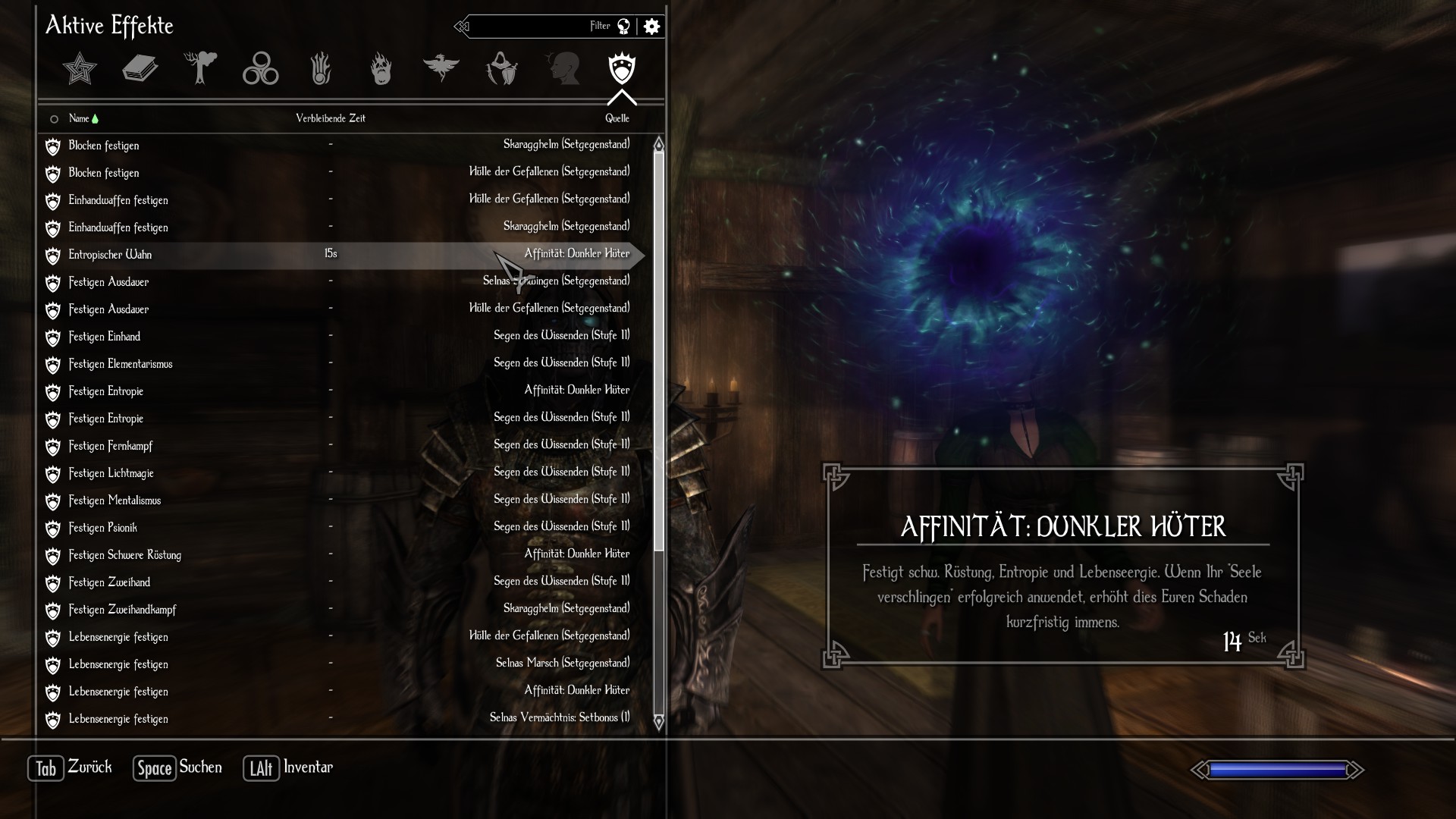Image resolution: width=1456 pixels, height=819 pixels.
Task: Click the scrollbar's up arrow
Action: point(658,144)
